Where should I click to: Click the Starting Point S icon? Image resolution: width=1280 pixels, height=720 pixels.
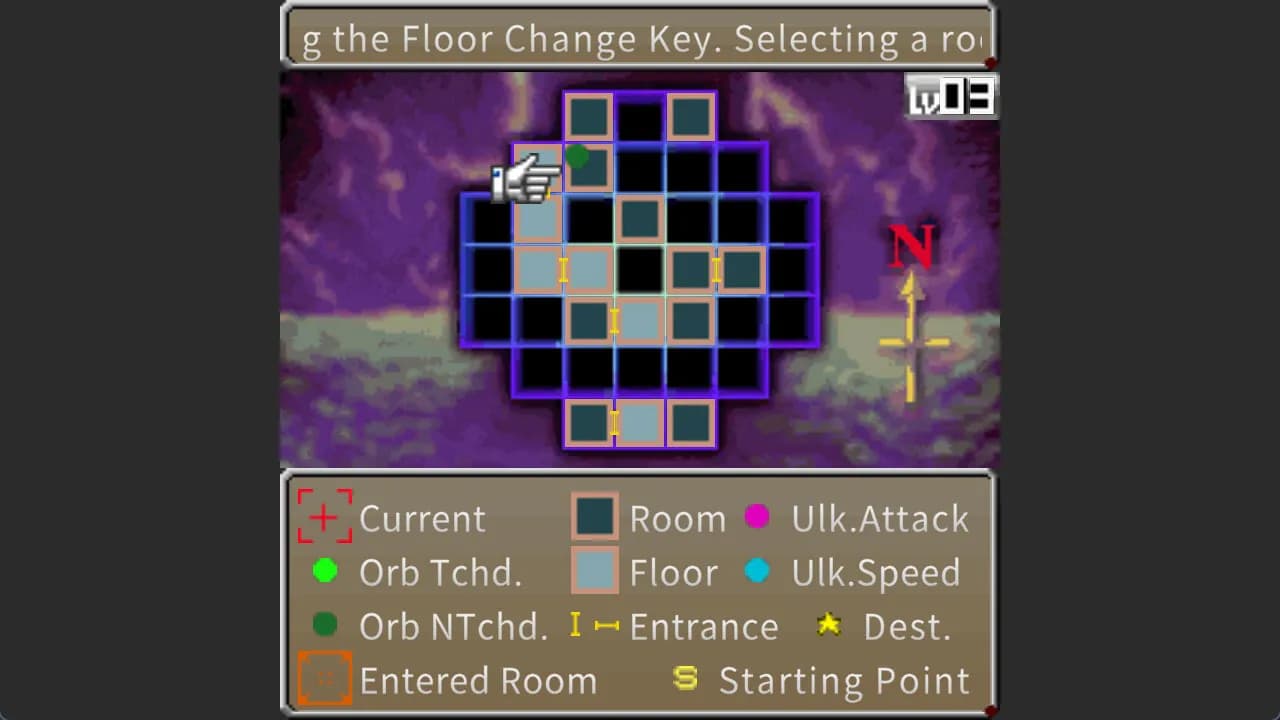click(686, 679)
